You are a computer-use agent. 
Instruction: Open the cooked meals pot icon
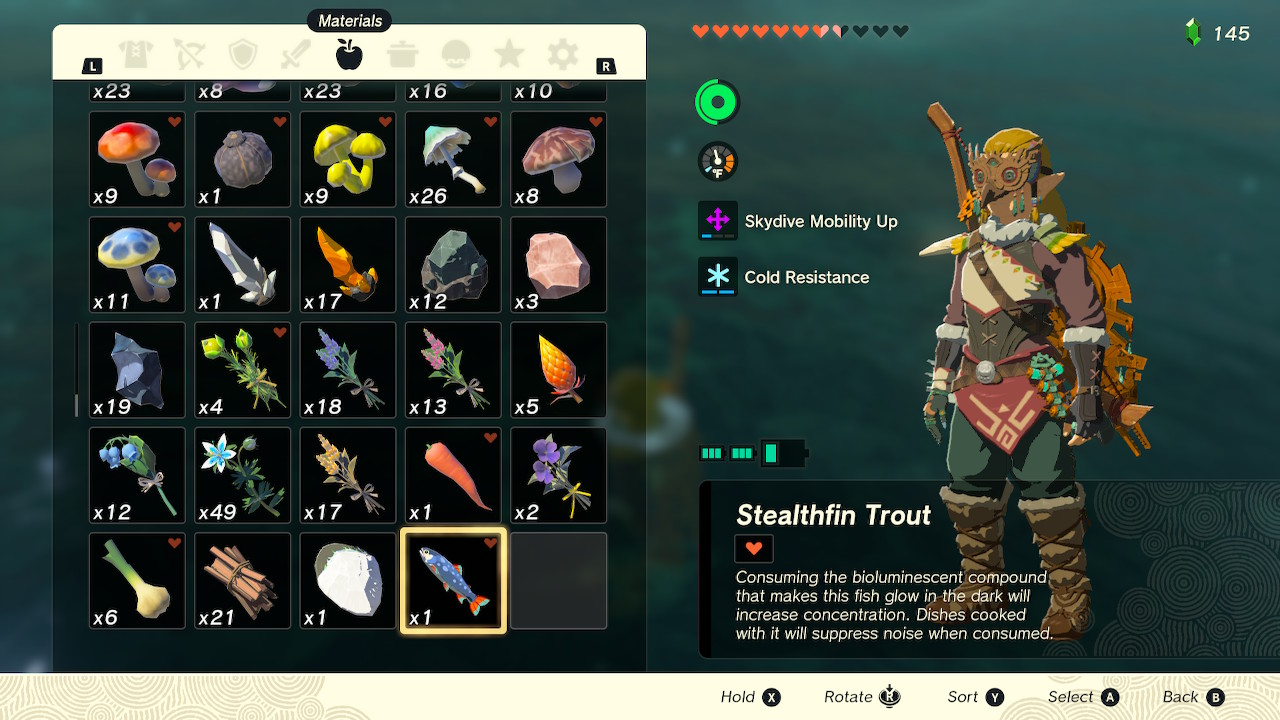click(x=403, y=55)
